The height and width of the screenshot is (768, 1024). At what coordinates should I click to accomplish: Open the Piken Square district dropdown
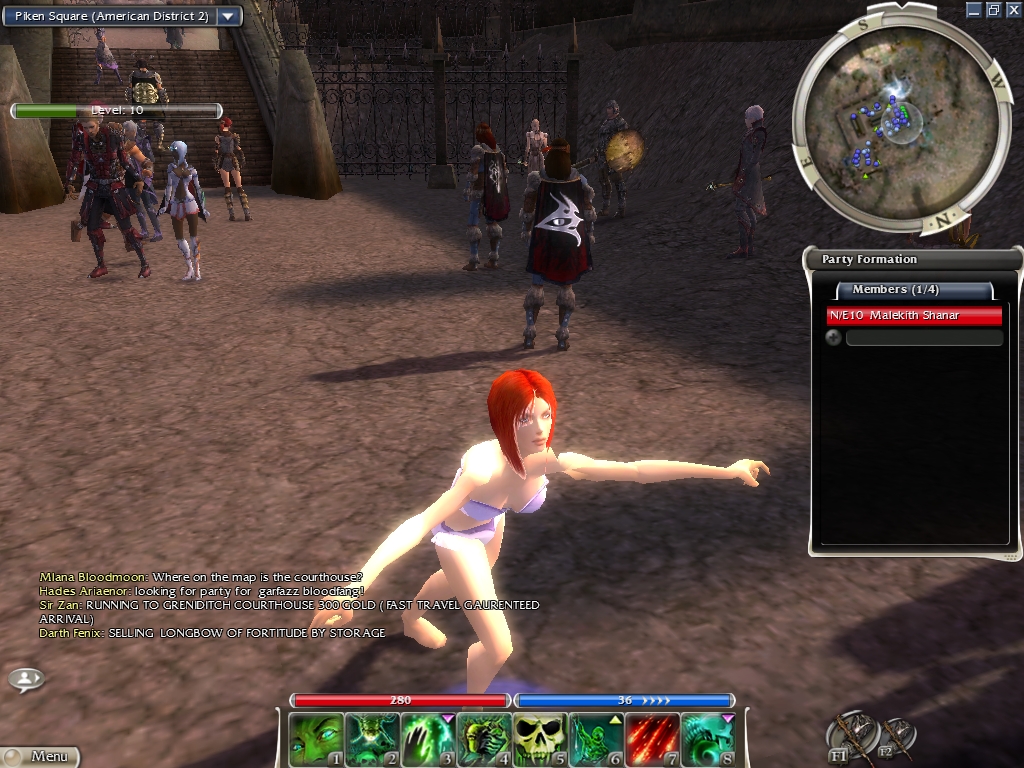tap(229, 16)
